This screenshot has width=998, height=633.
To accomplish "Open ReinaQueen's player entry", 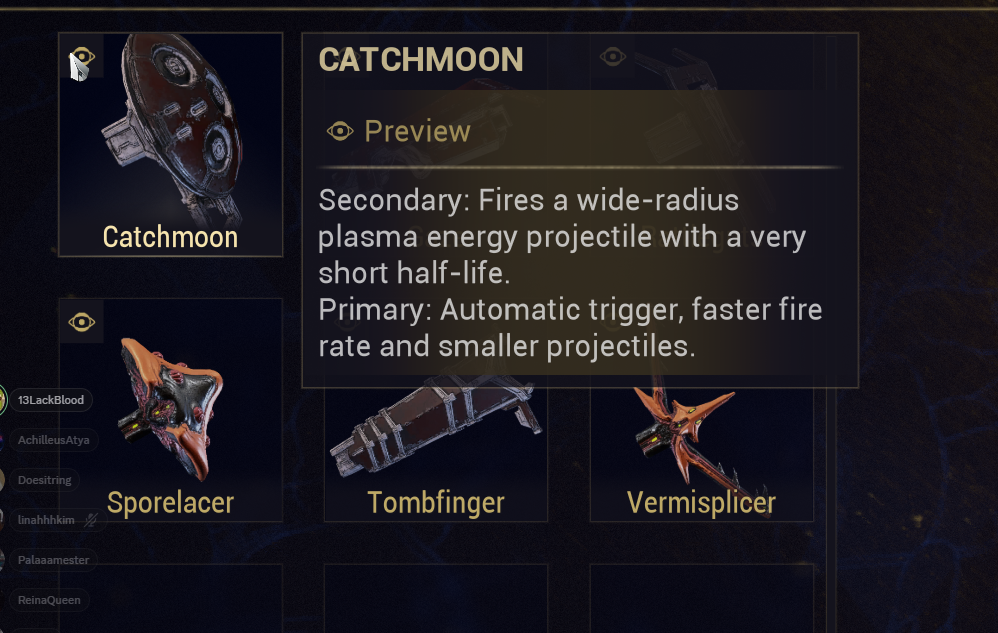I will [46, 600].
